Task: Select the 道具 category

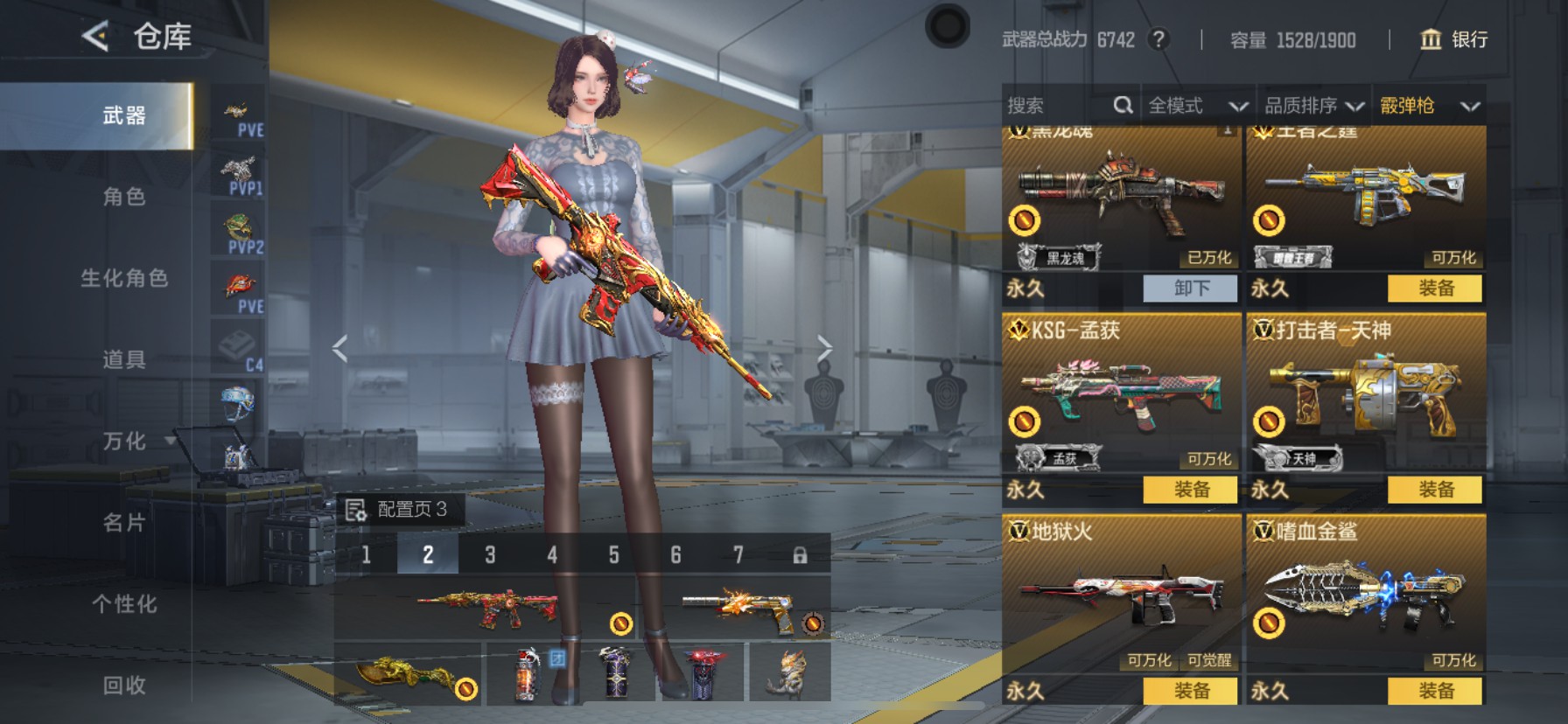Action: coord(124,359)
